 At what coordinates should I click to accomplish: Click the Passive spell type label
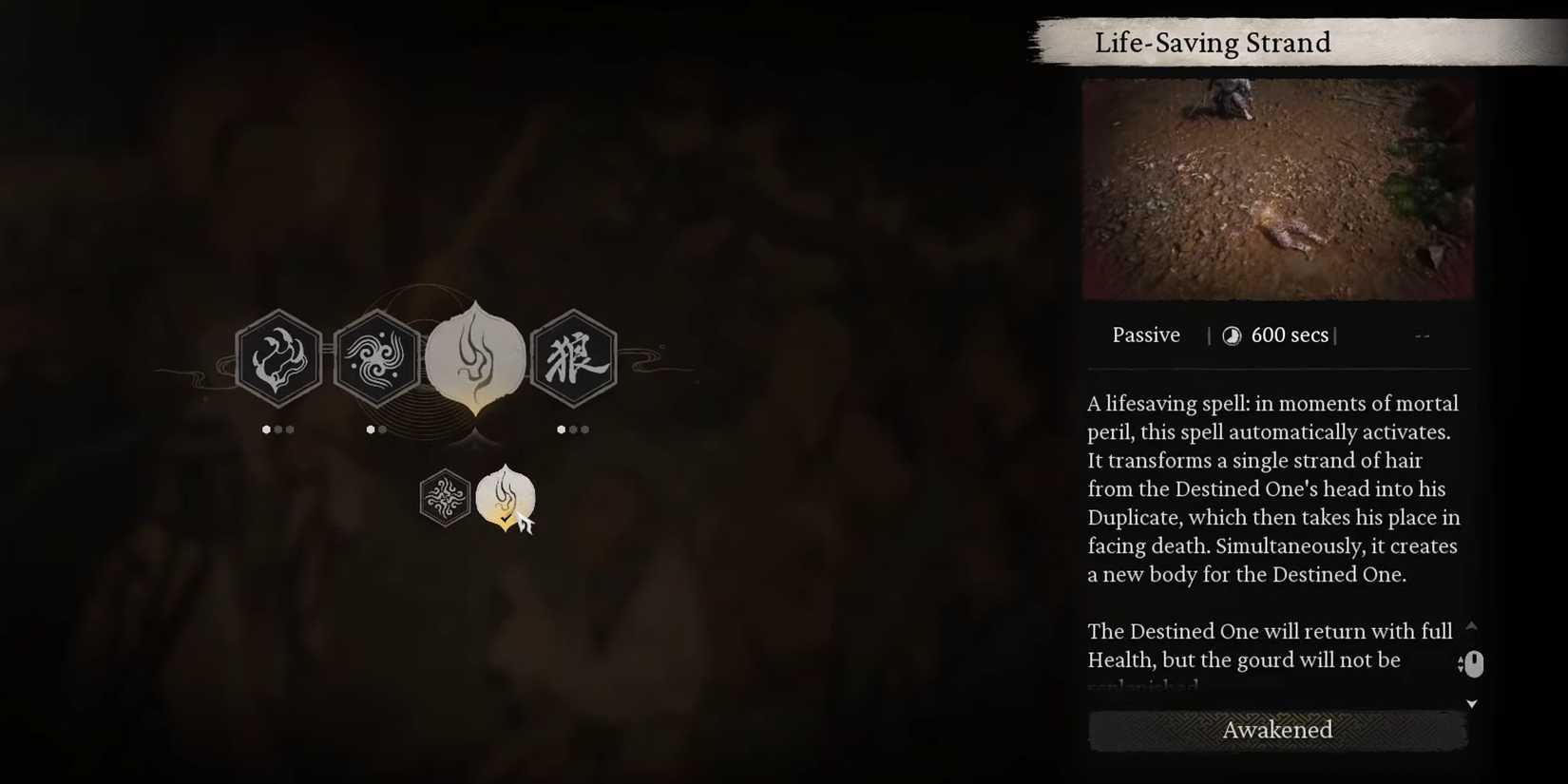pyautogui.click(x=1146, y=335)
